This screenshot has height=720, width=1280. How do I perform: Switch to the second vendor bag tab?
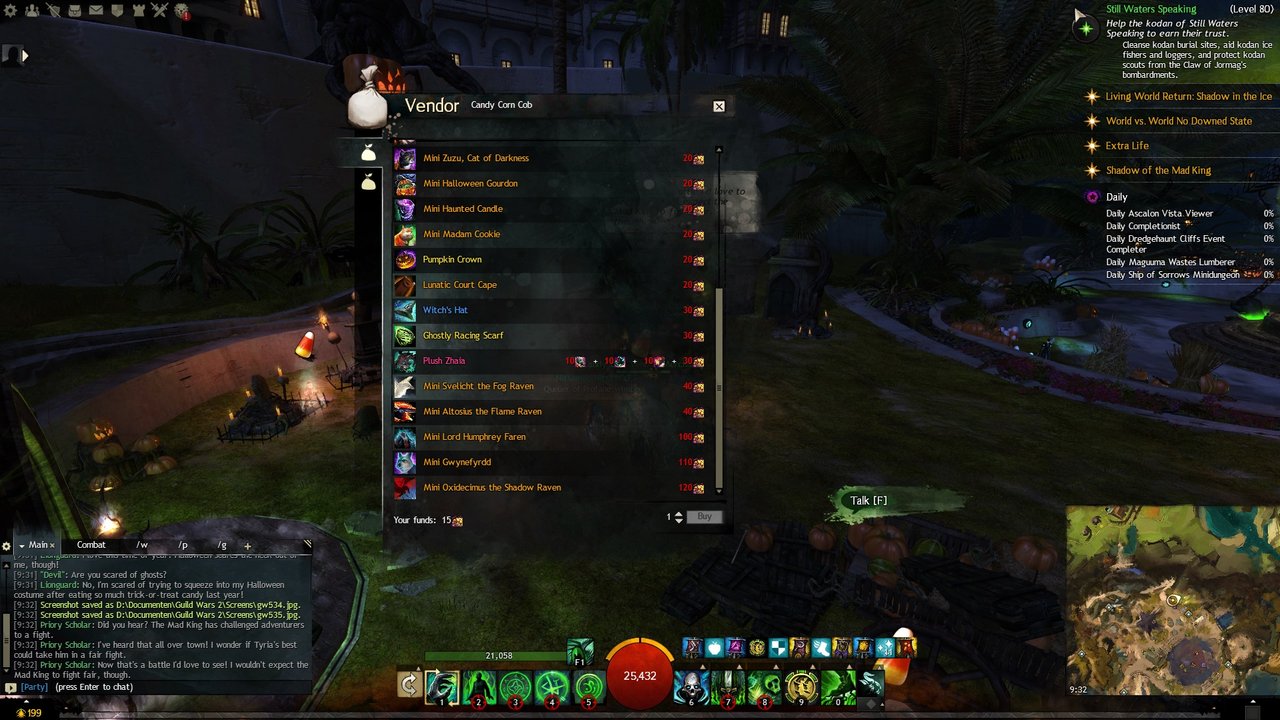[369, 183]
